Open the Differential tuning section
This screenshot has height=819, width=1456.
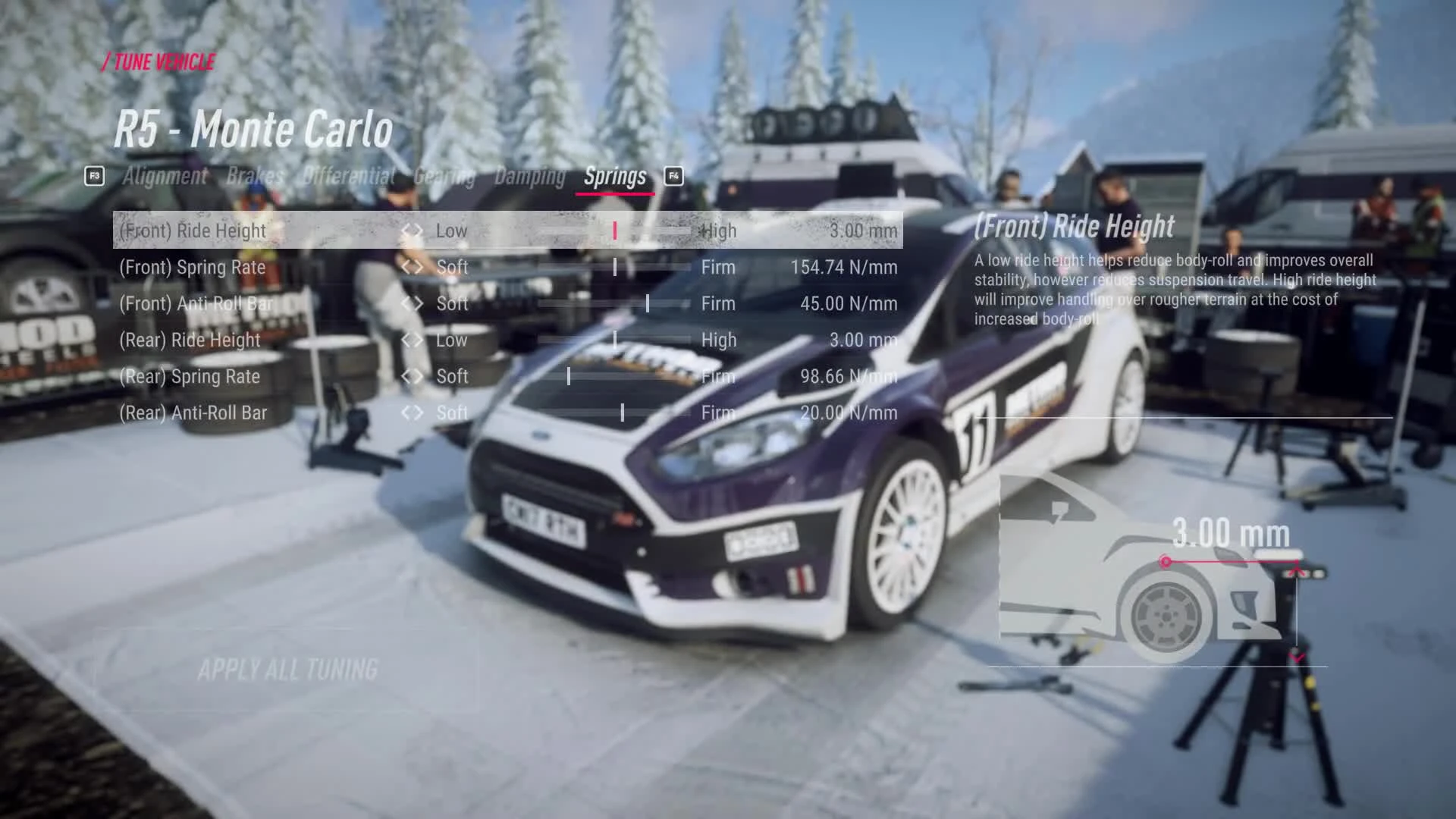(348, 176)
